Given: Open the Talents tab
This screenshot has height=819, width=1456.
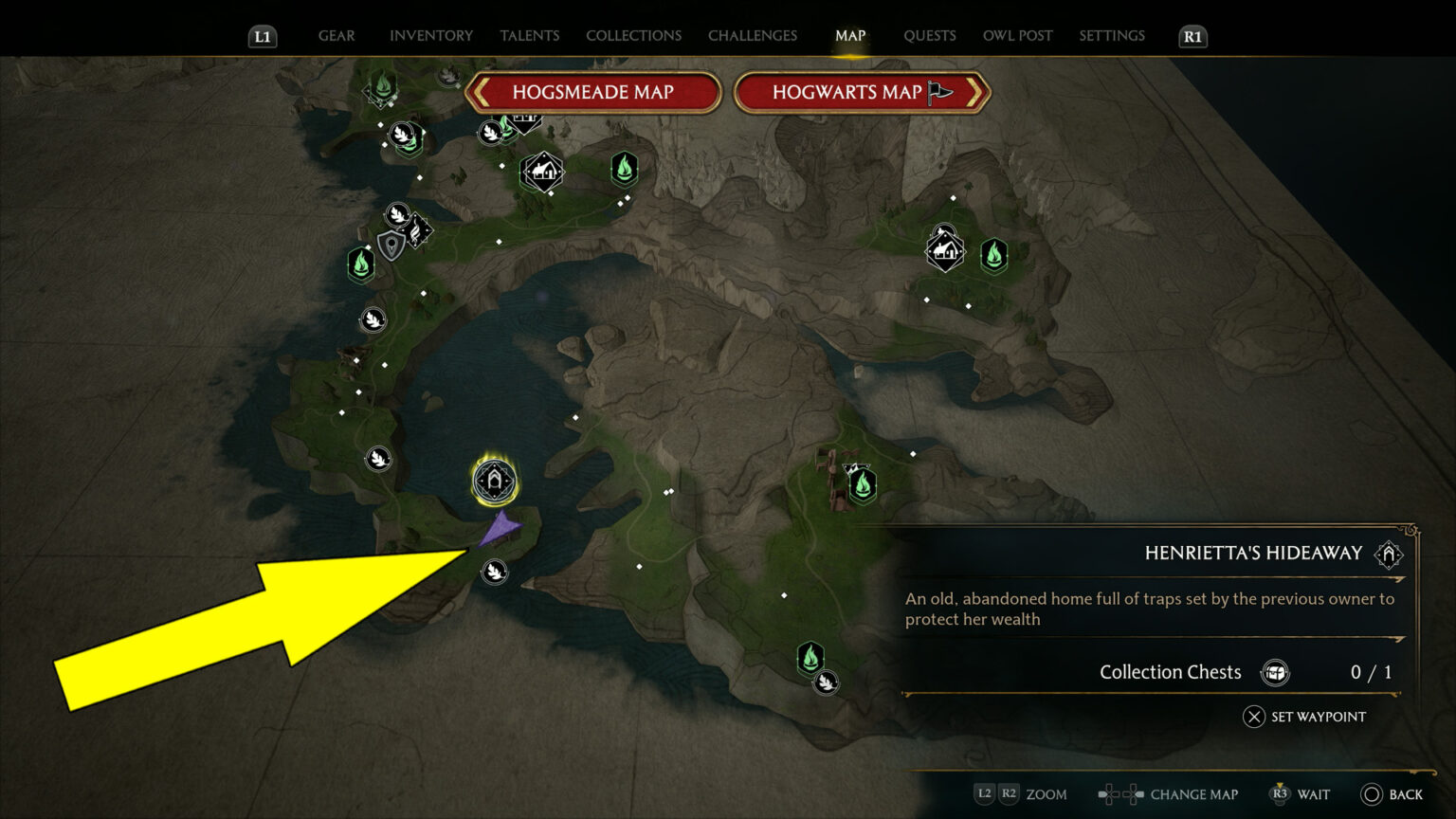Looking at the screenshot, I should 529,36.
